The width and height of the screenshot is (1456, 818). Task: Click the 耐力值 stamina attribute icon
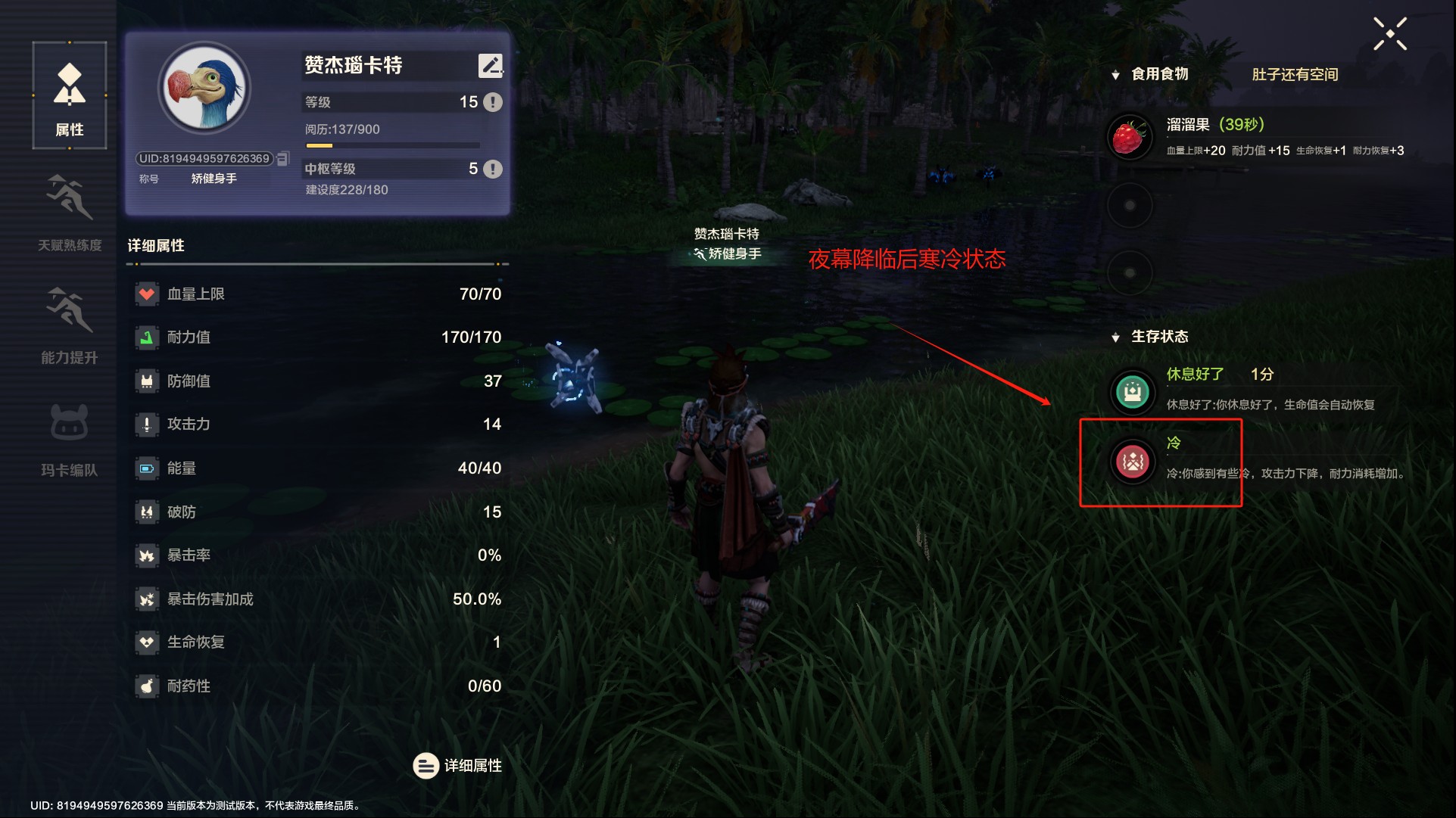(147, 337)
